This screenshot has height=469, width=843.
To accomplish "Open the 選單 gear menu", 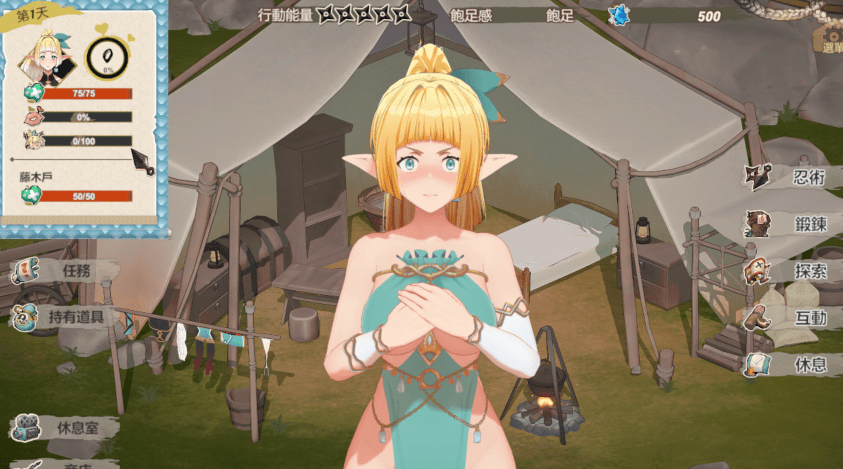I will click(829, 40).
